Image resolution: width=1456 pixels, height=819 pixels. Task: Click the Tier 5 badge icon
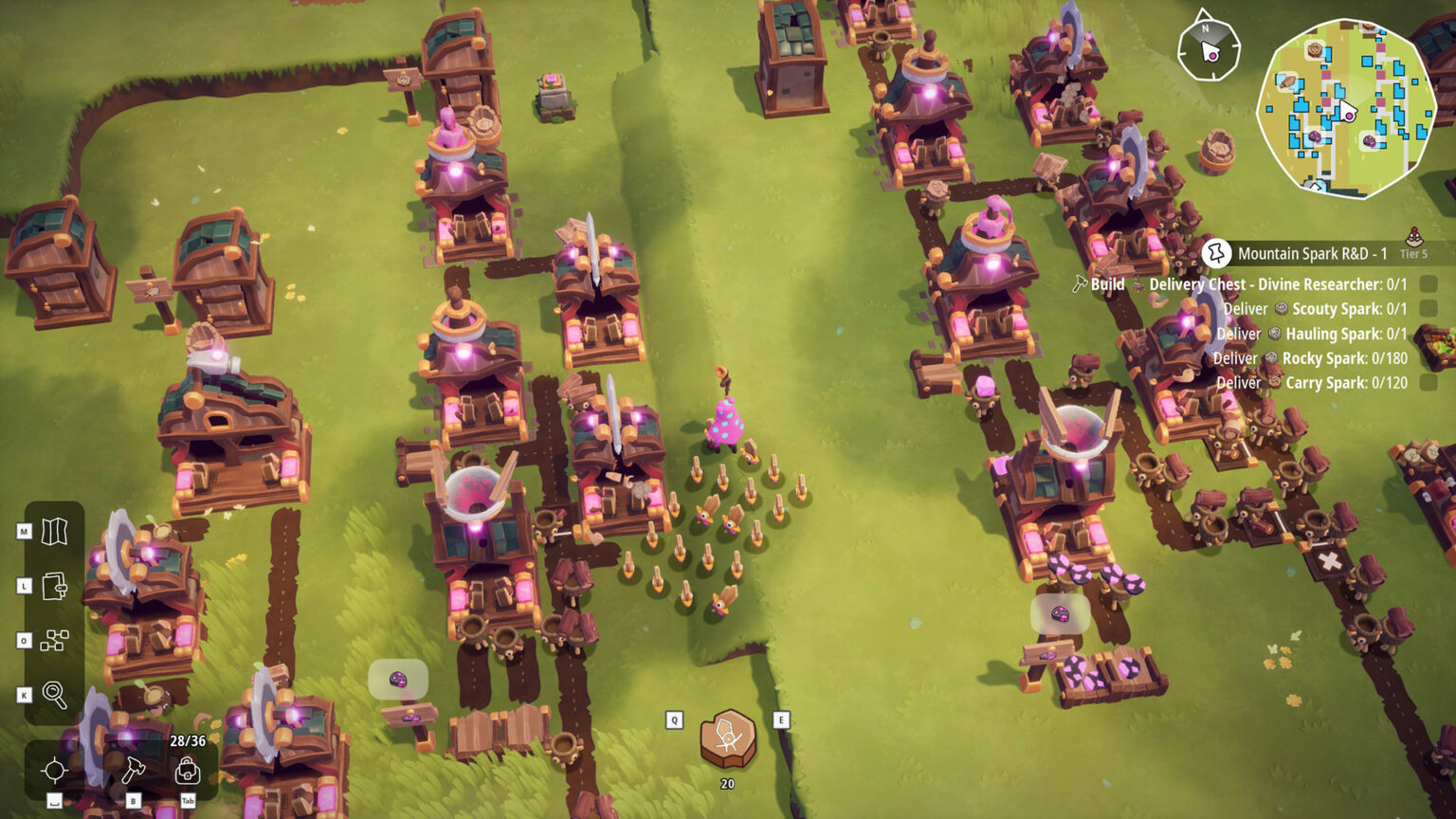pyautogui.click(x=1413, y=242)
